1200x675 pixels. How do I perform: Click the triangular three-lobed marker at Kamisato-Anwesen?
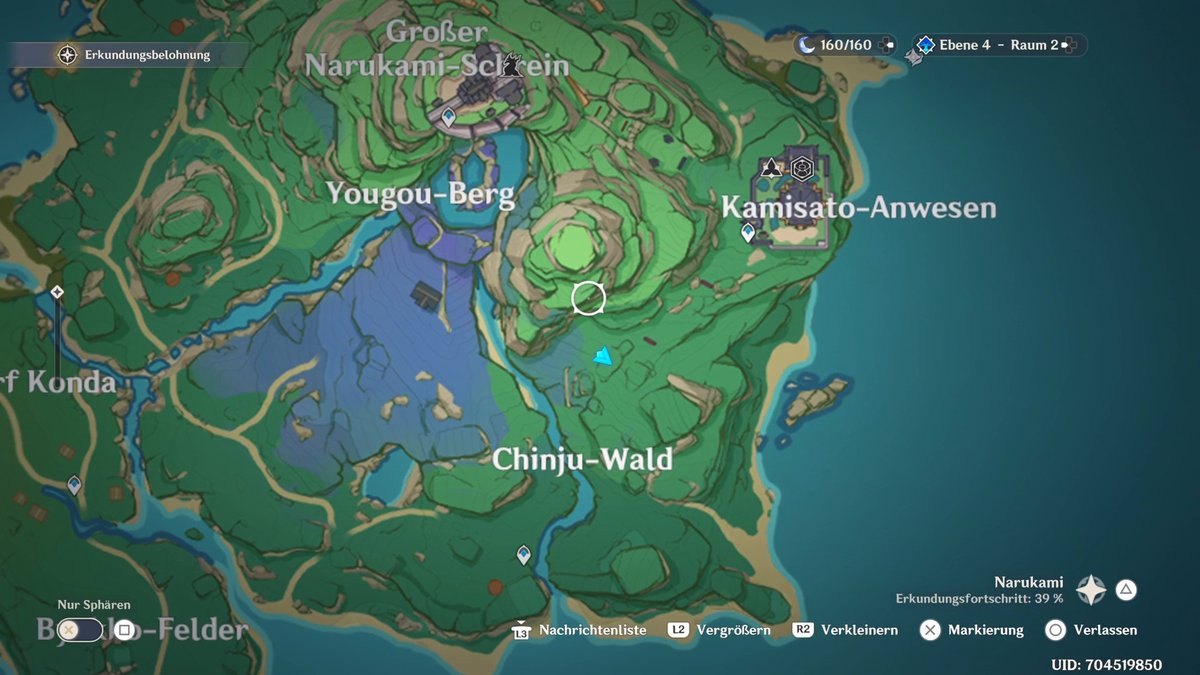771,168
